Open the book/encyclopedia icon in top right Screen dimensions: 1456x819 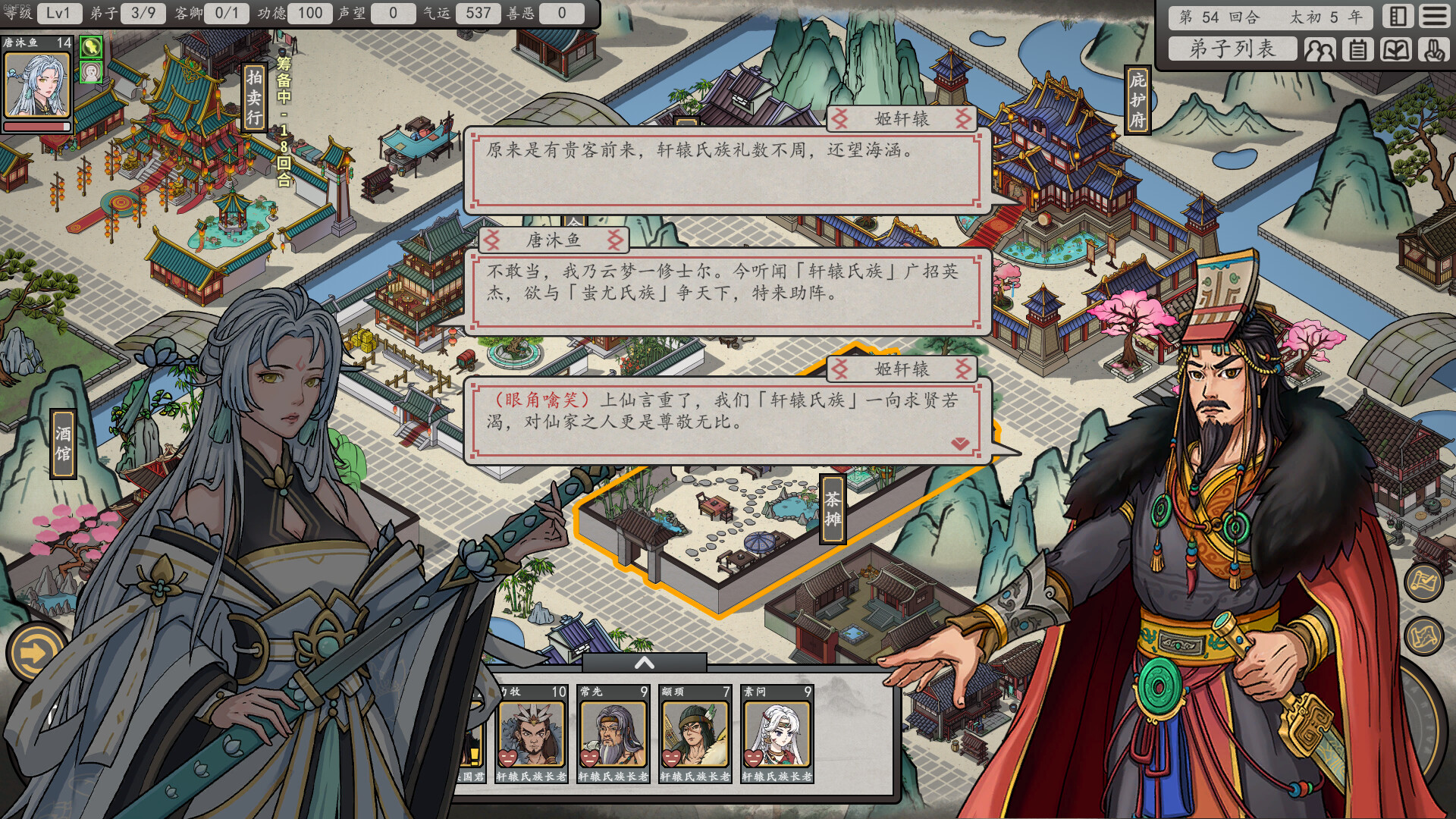[1395, 50]
